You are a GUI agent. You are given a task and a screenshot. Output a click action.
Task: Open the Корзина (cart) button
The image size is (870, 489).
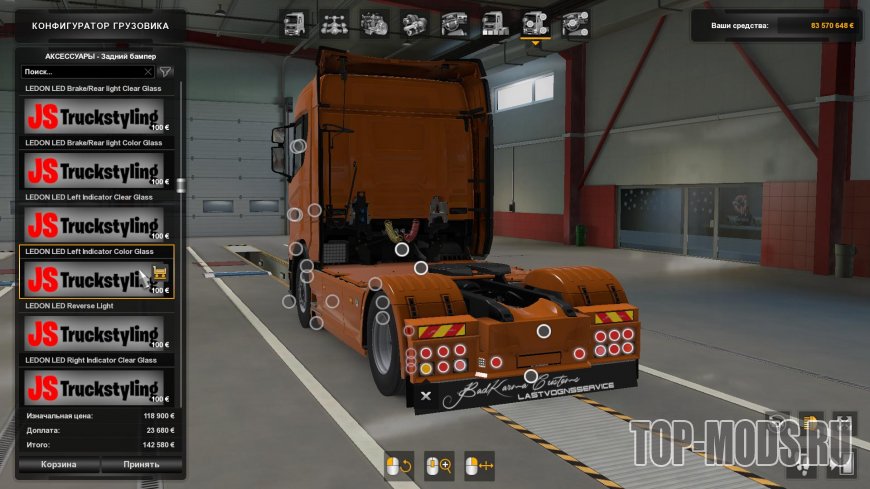pyautogui.click(x=58, y=465)
